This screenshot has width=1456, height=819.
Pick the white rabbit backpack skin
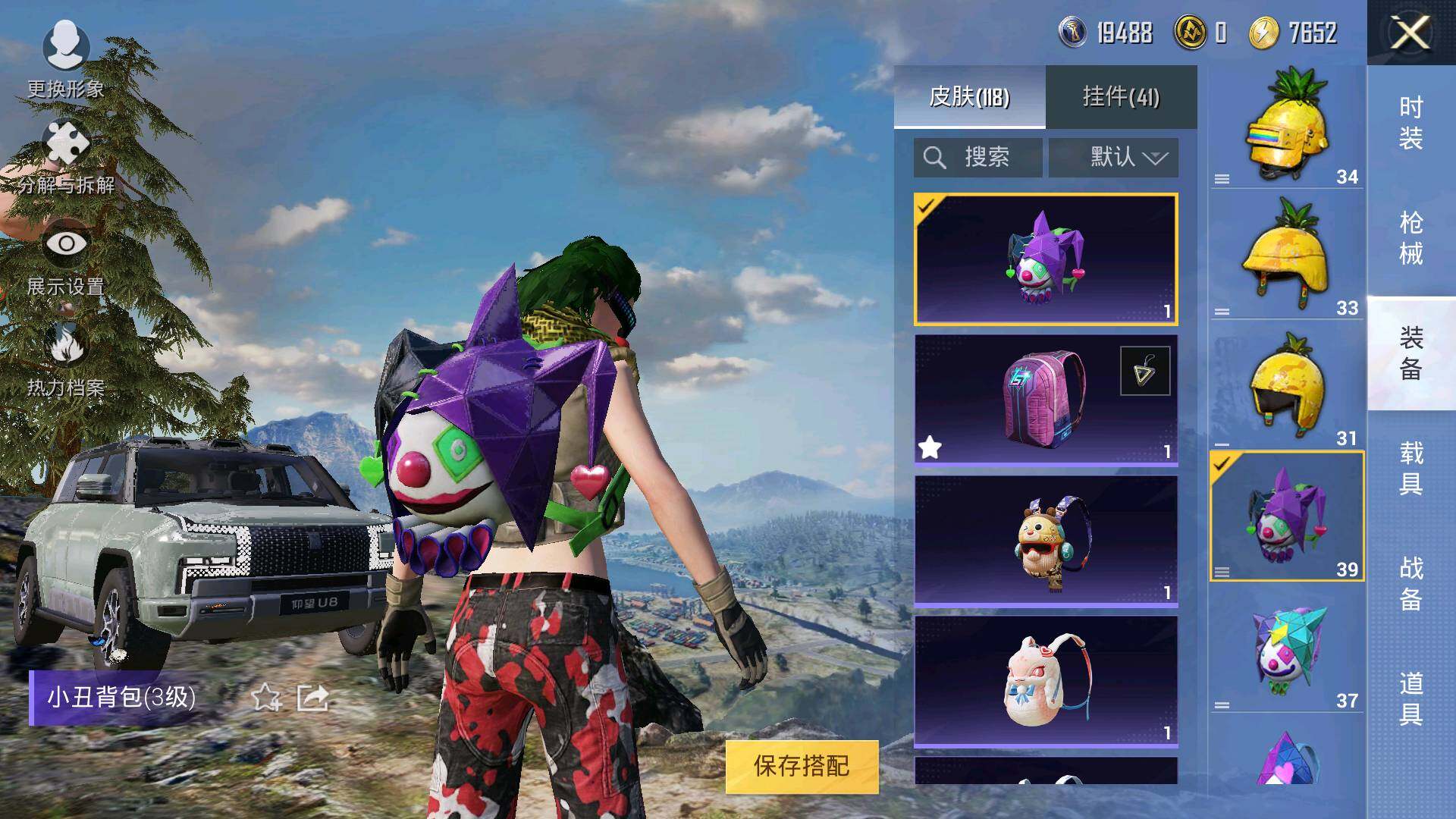click(x=1045, y=680)
